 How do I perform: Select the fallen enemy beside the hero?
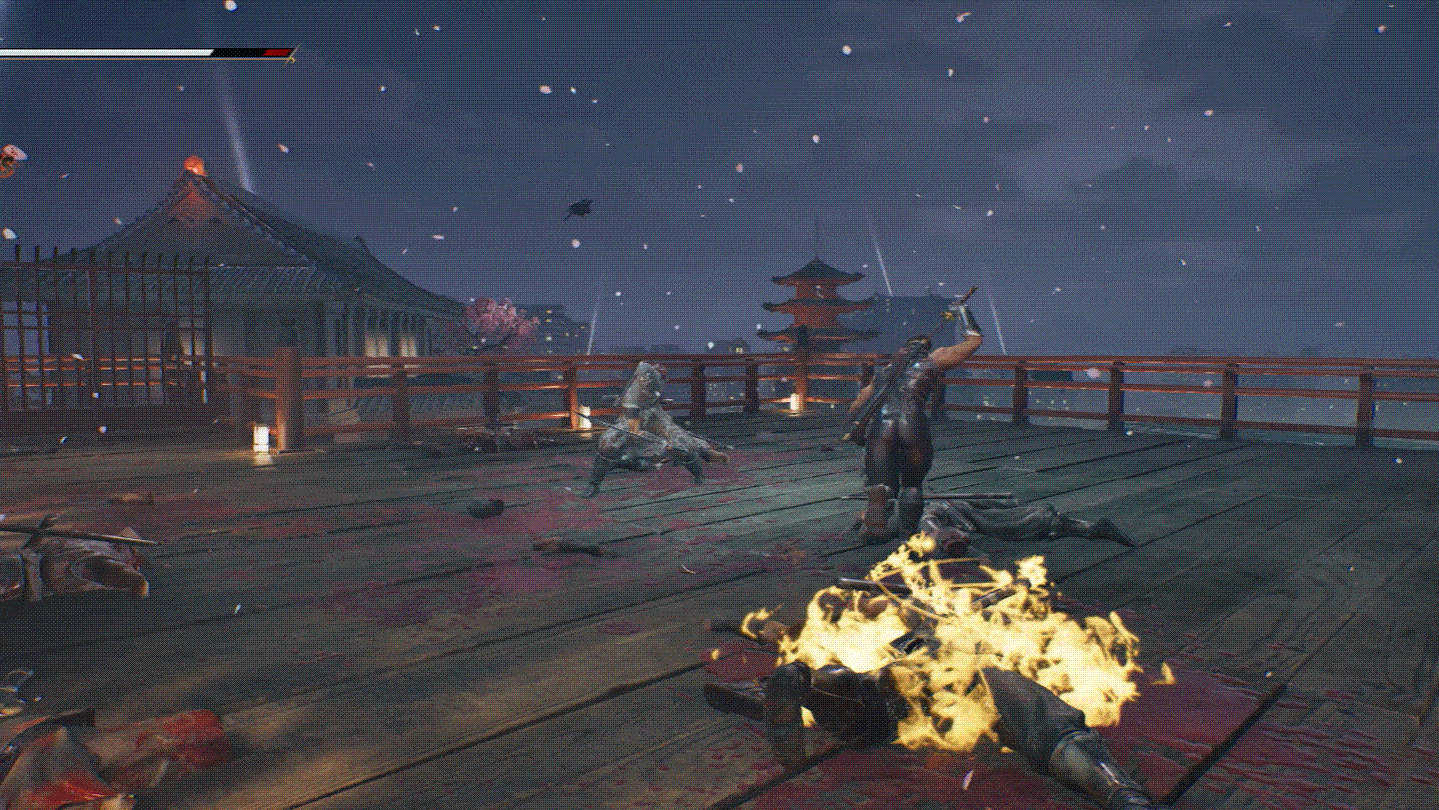(x=1010, y=520)
